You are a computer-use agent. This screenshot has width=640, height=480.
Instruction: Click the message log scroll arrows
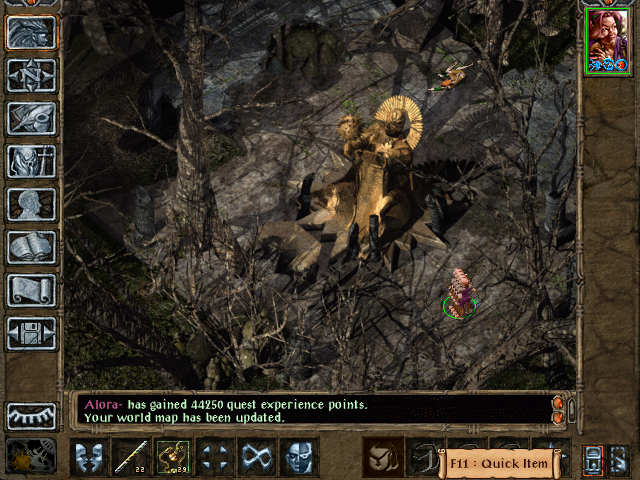point(559,409)
